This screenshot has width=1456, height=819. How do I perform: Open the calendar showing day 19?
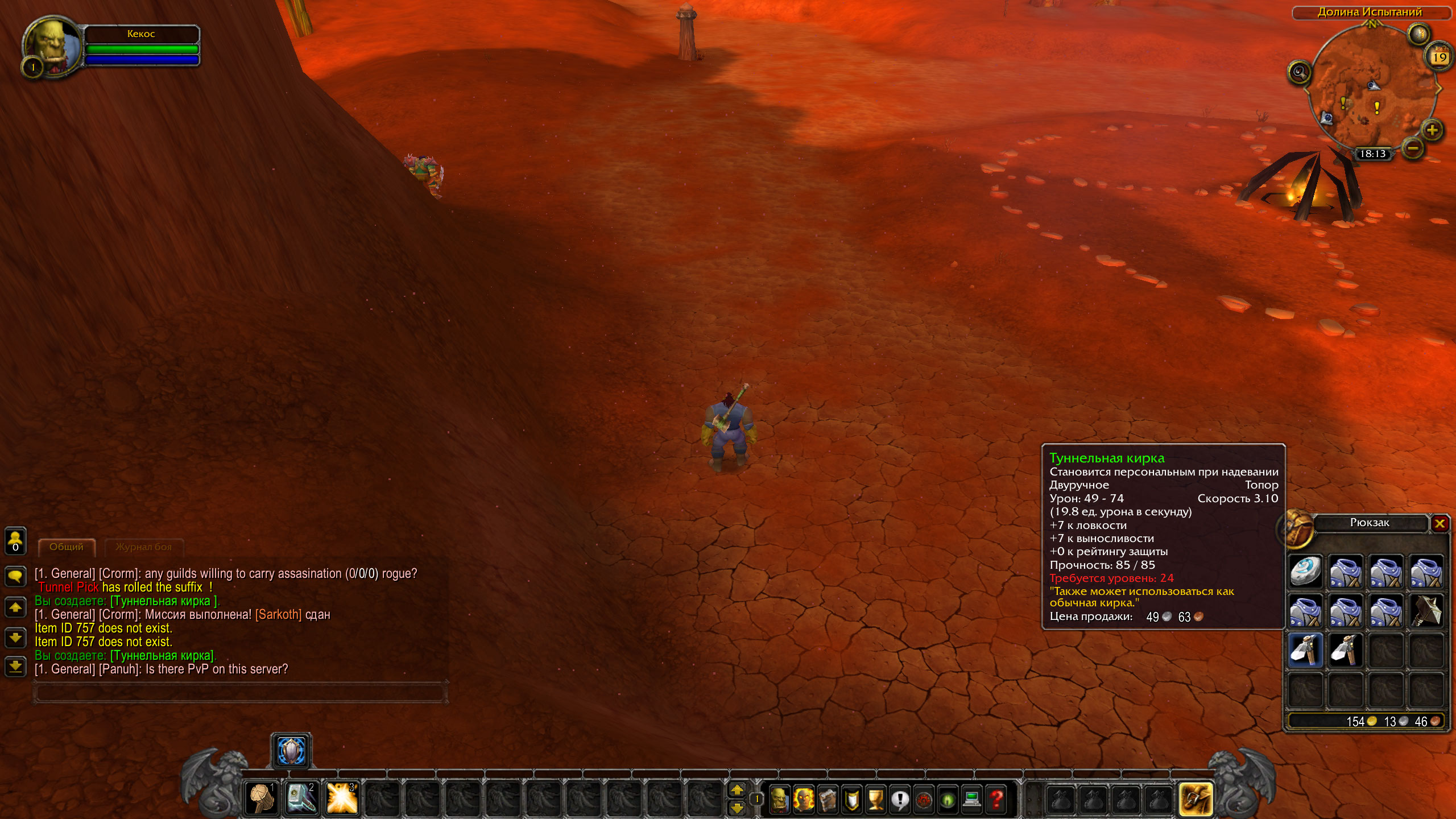(x=1439, y=57)
